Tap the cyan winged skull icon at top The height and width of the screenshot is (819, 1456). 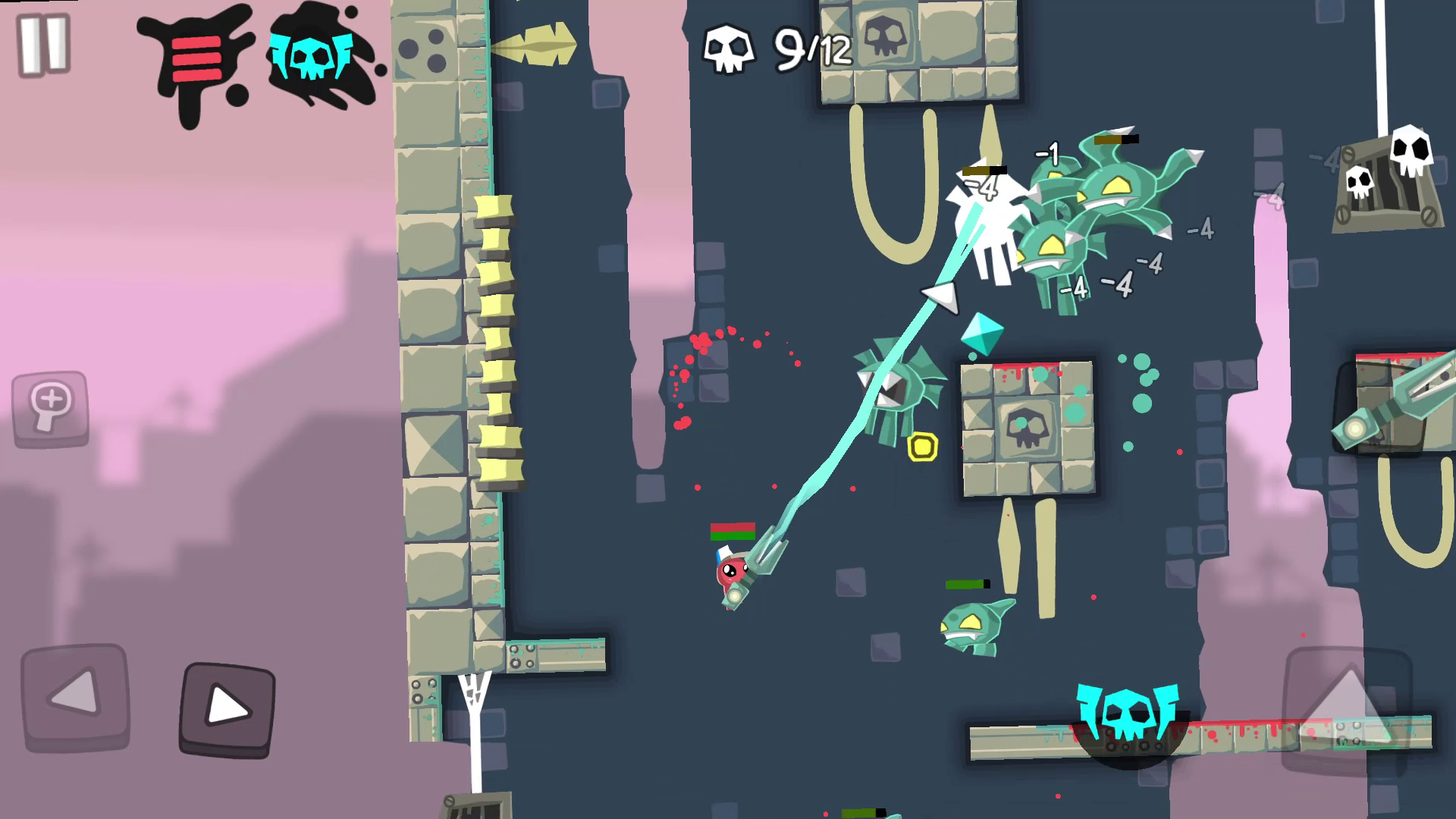point(309,55)
